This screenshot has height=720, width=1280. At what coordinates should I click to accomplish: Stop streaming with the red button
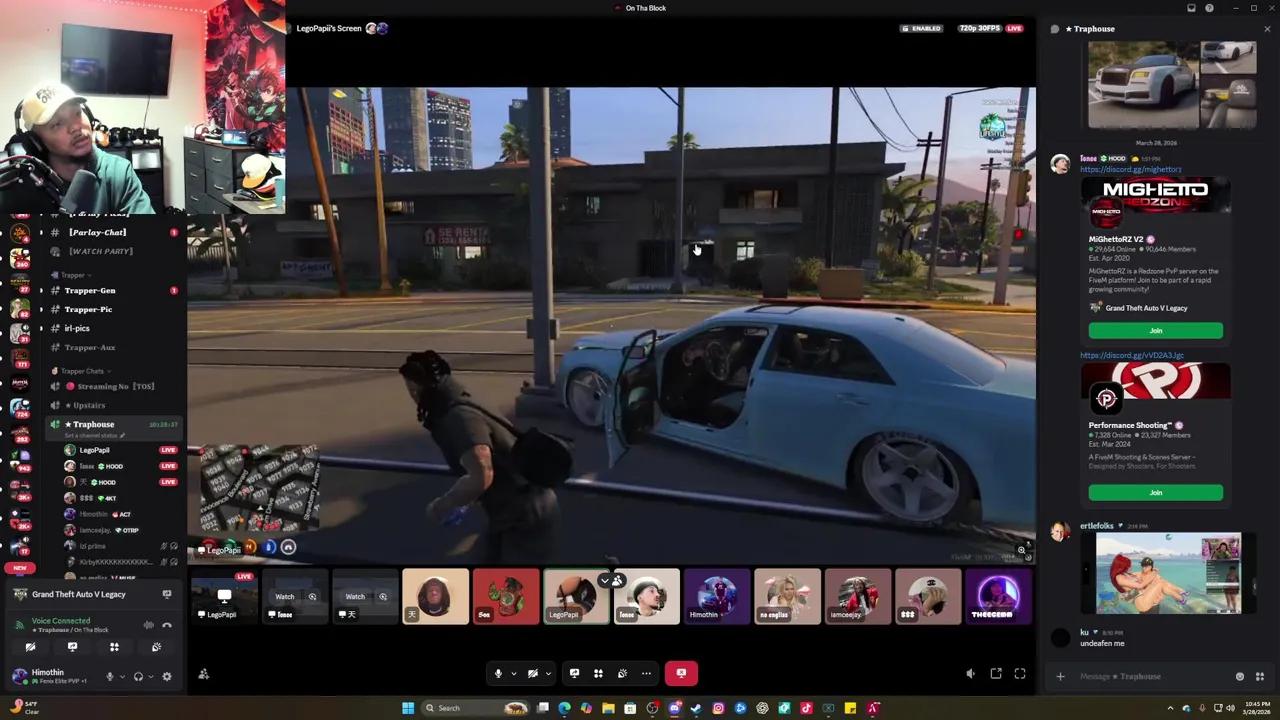(681, 673)
